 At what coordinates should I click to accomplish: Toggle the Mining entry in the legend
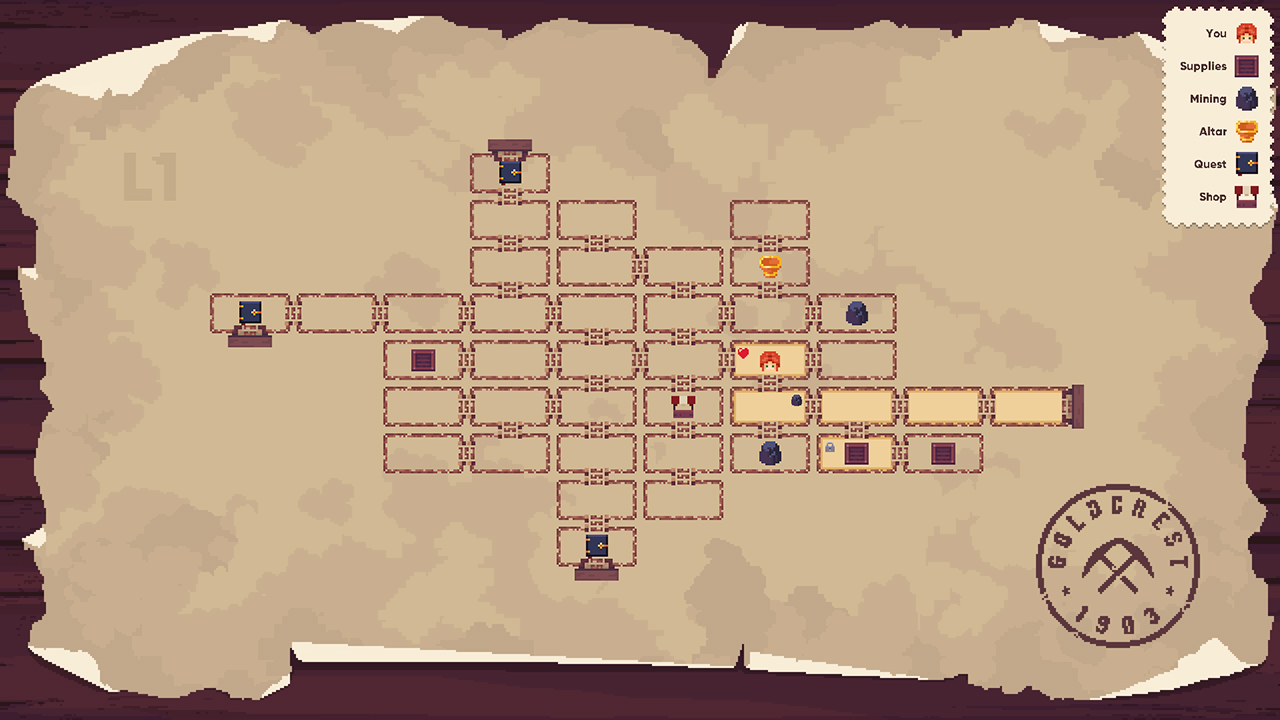click(x=1210, y=98)
